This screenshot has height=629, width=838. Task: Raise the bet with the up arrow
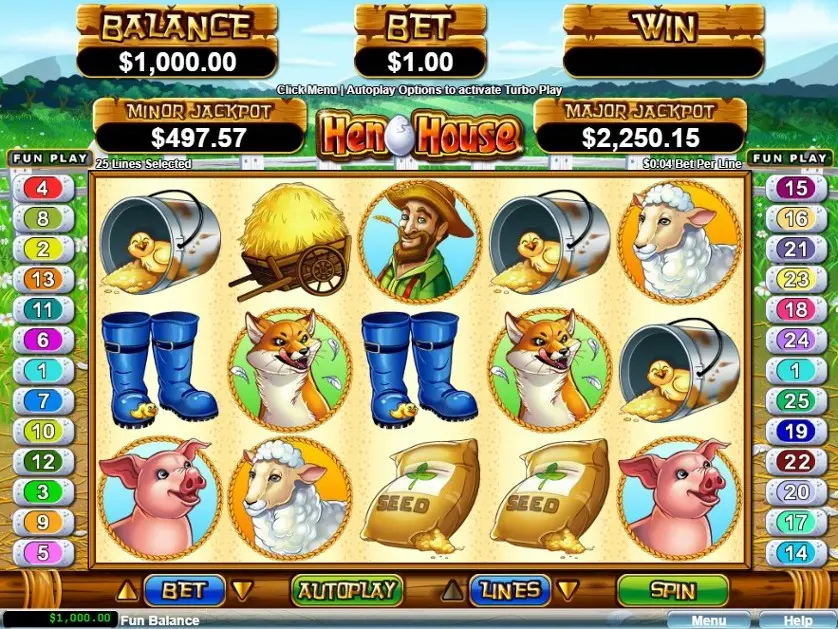(x=127, y=590)
